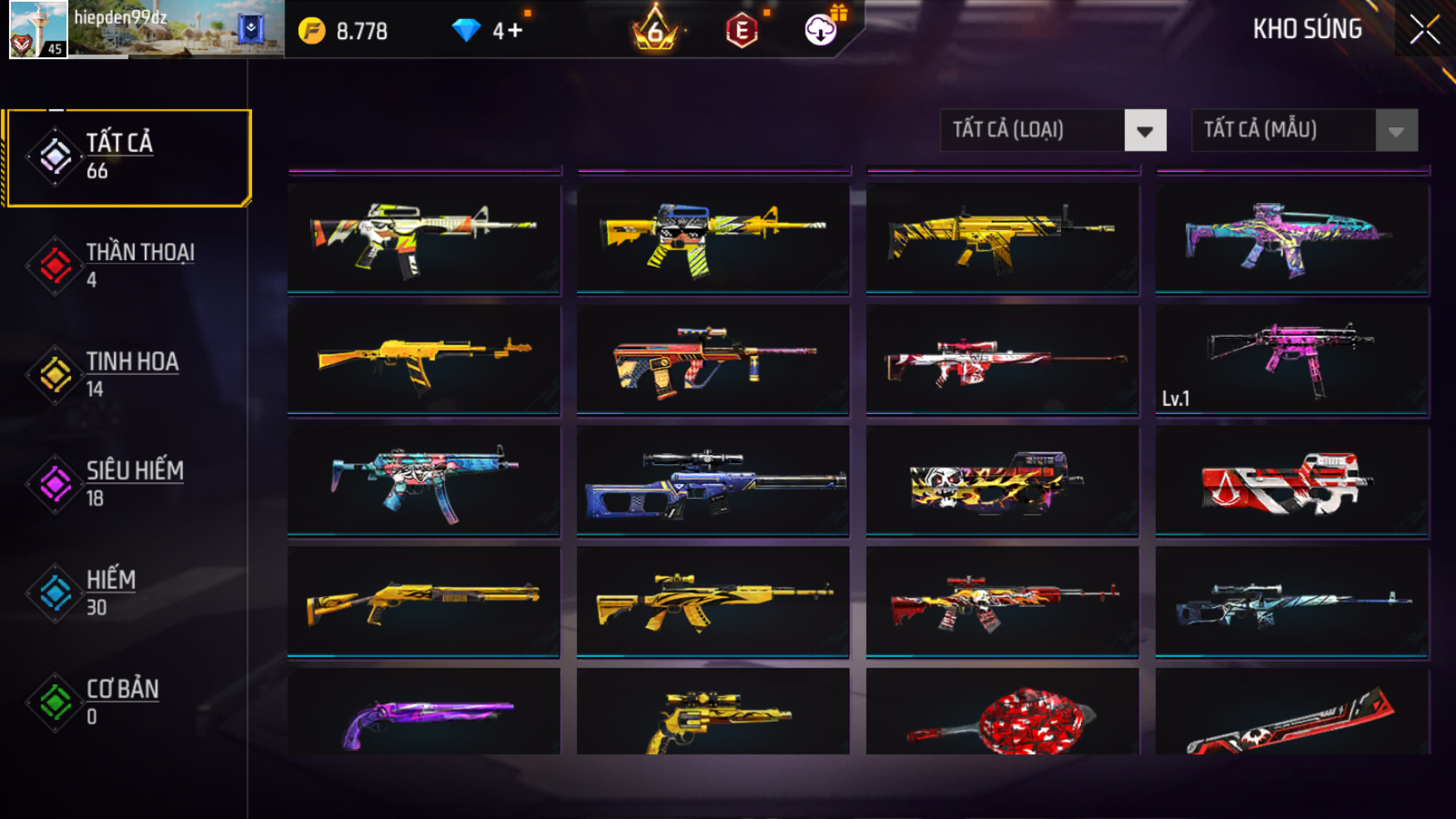The height and width of the screenshot is (819, 1456).
Task: Select the Lv.1 pink submachine gun skin
Action: [x=1291, y=359]
